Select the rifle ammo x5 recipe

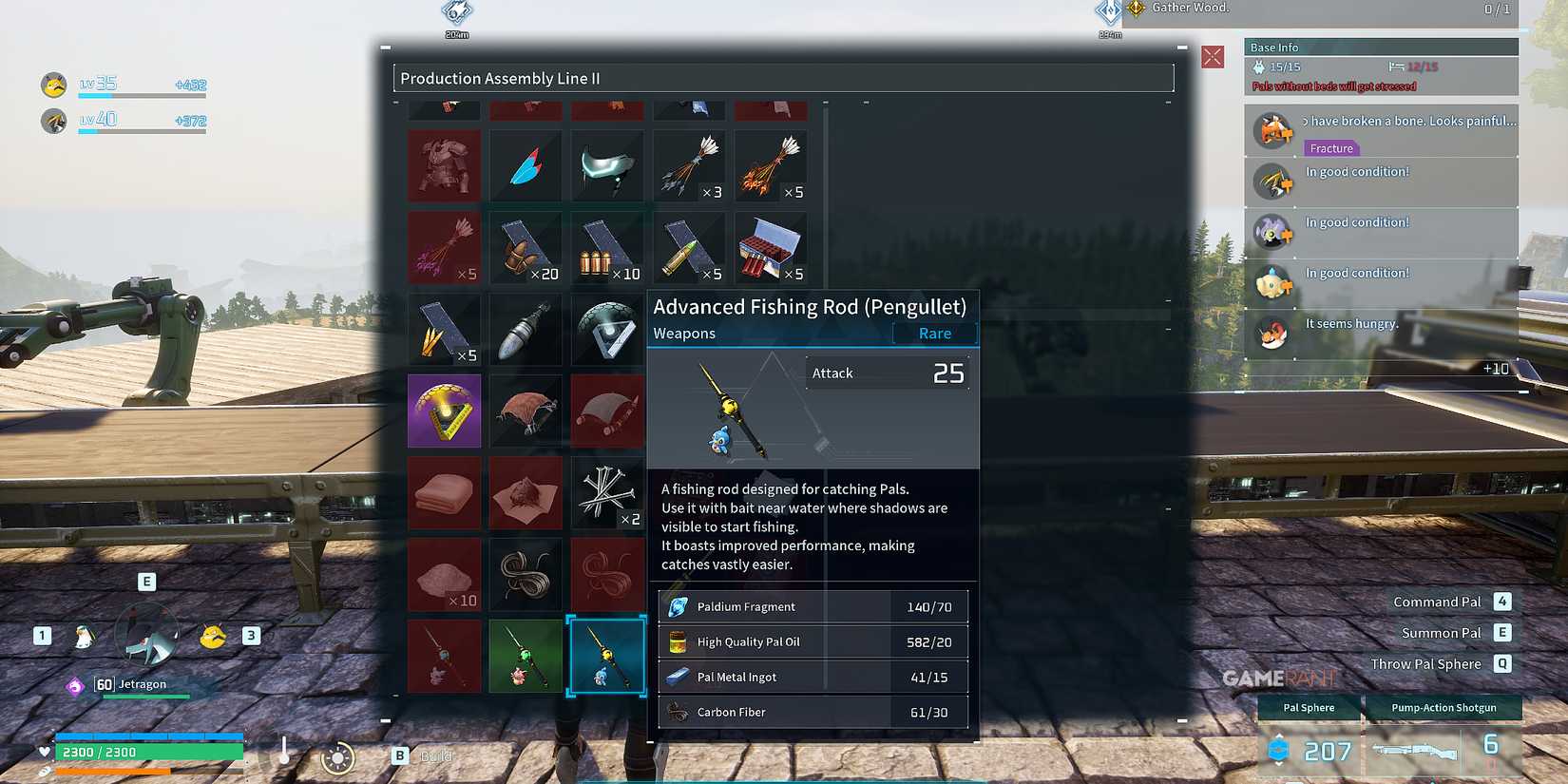tap(689, 248)
